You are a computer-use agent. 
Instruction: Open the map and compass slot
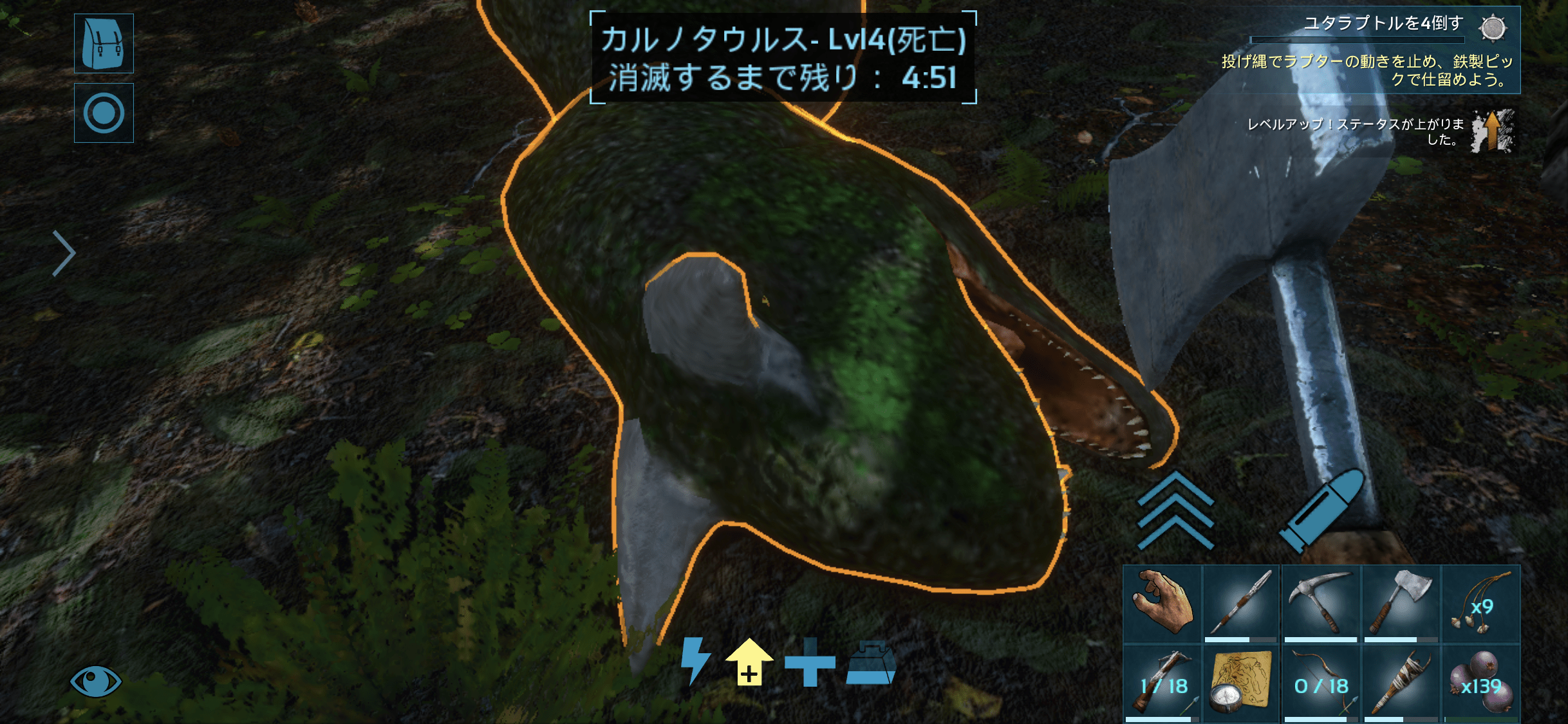click(1241, 683)
